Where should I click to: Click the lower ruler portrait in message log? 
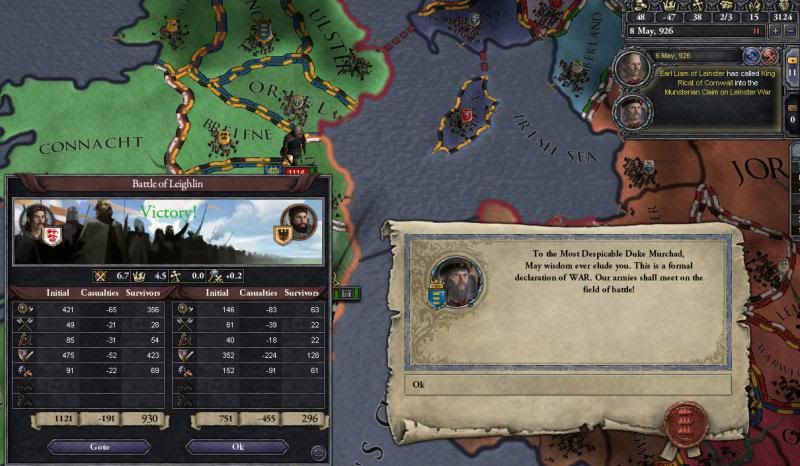tap(631, 110)
